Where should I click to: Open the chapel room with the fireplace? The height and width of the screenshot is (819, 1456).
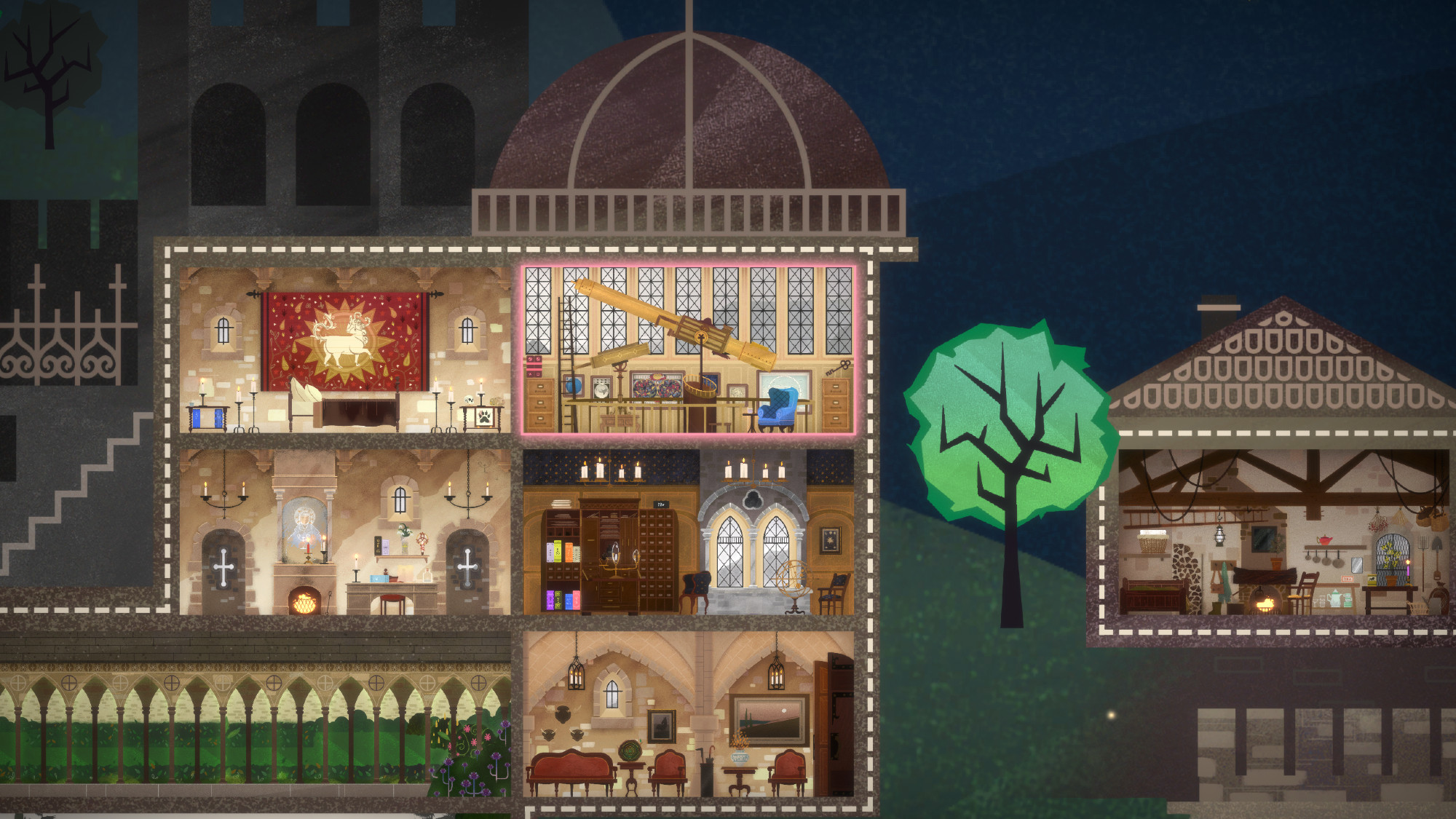344,532
